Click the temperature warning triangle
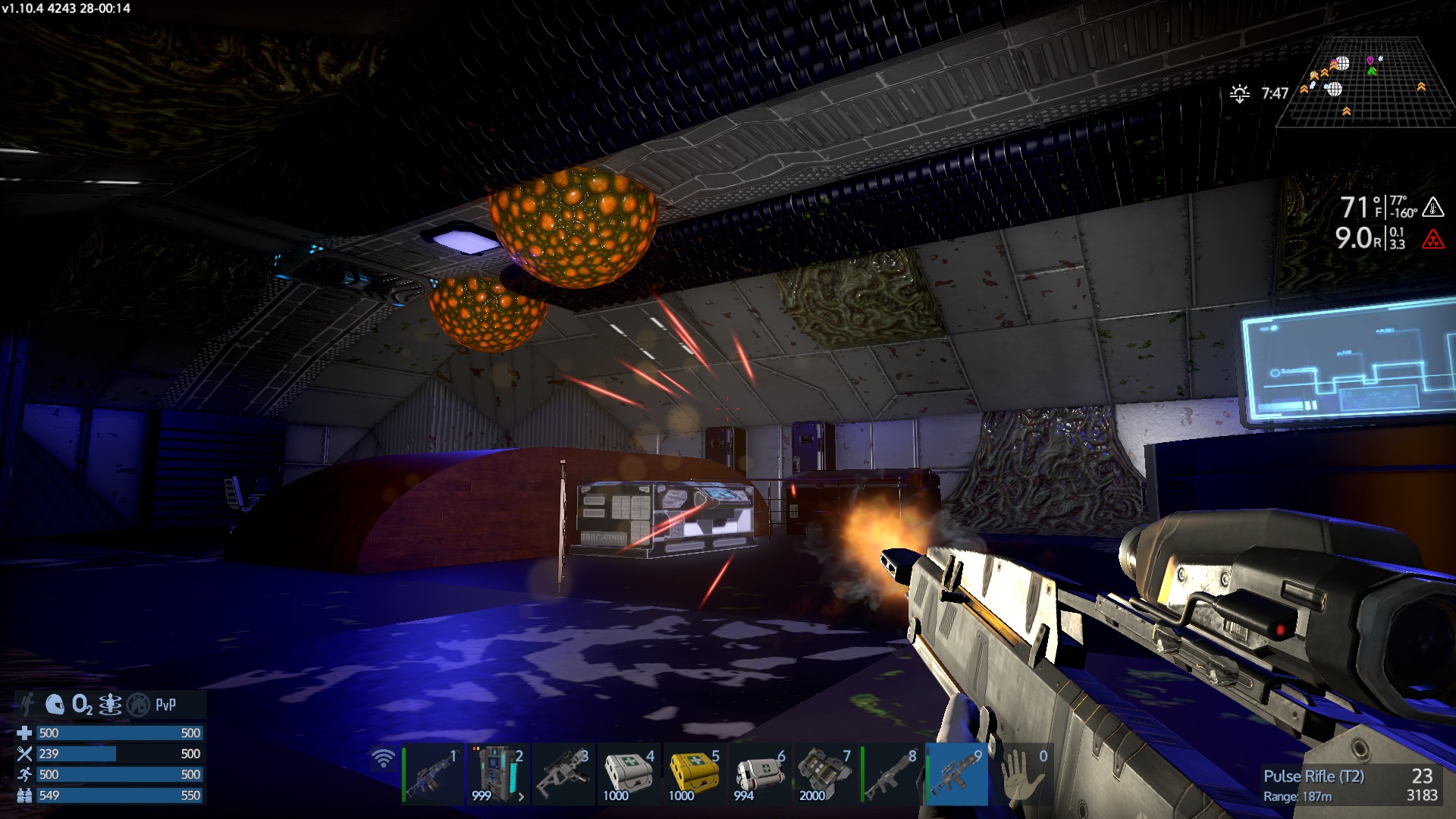The height and width of the screenshot is (819, 1456). pyautogui.click(x=1432, y=206)
